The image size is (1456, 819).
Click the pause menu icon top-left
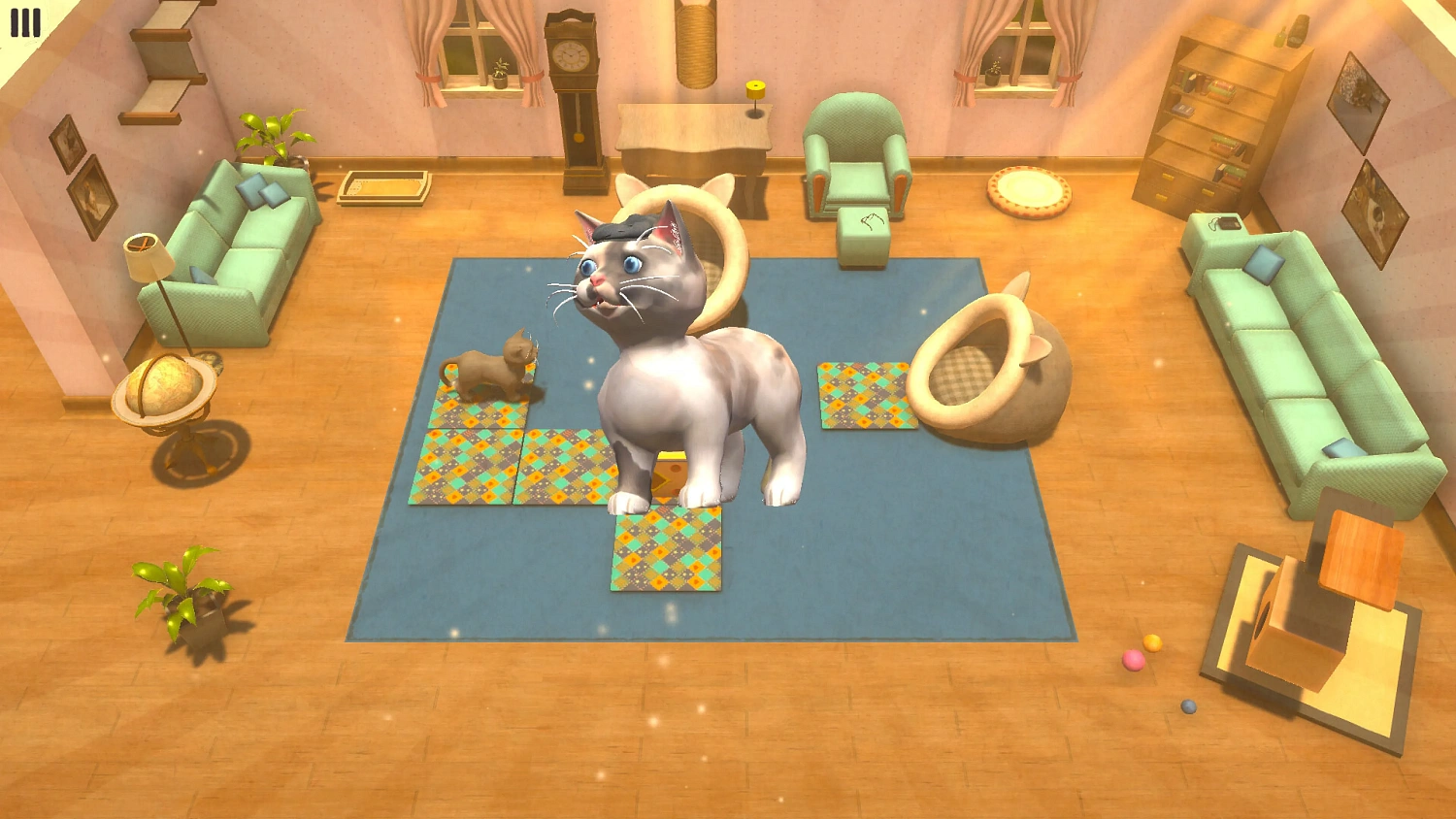tap(23, 23)
